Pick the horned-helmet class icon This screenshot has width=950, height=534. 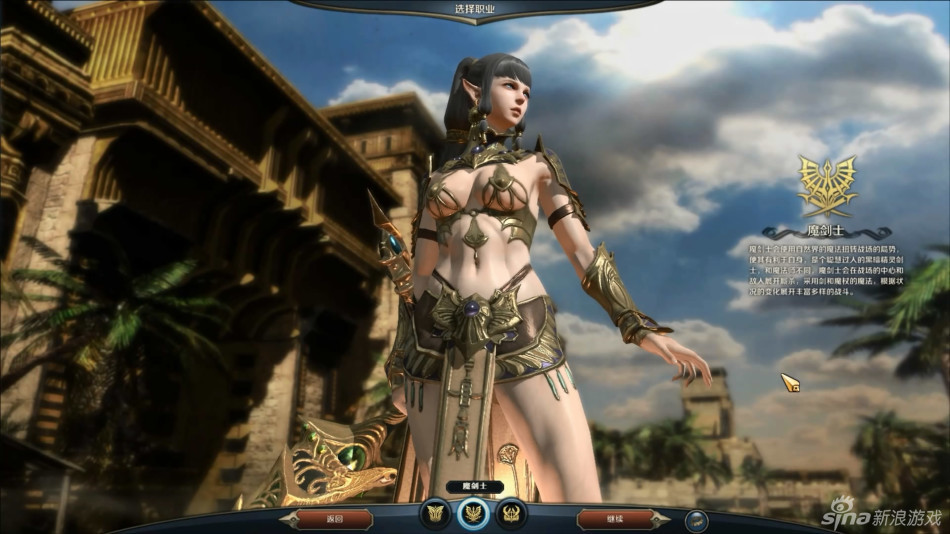[x=510, y=514]
